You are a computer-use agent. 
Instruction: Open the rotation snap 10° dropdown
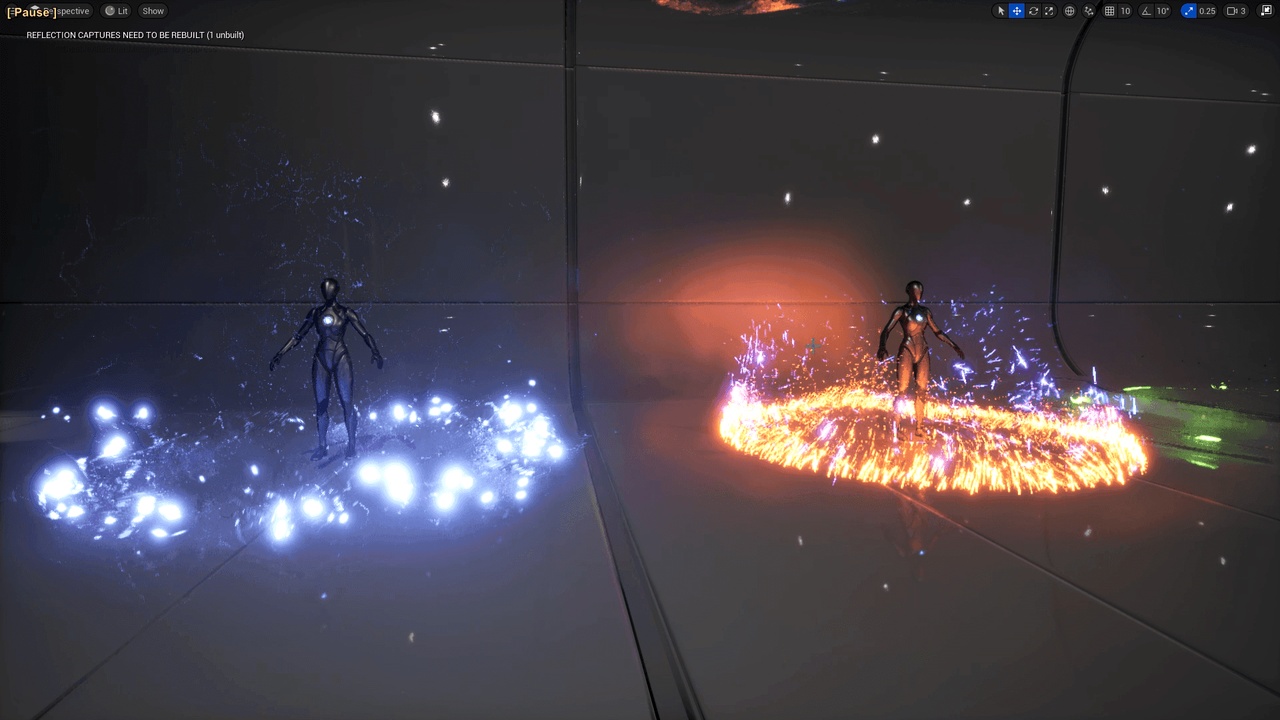[1163, 11]
